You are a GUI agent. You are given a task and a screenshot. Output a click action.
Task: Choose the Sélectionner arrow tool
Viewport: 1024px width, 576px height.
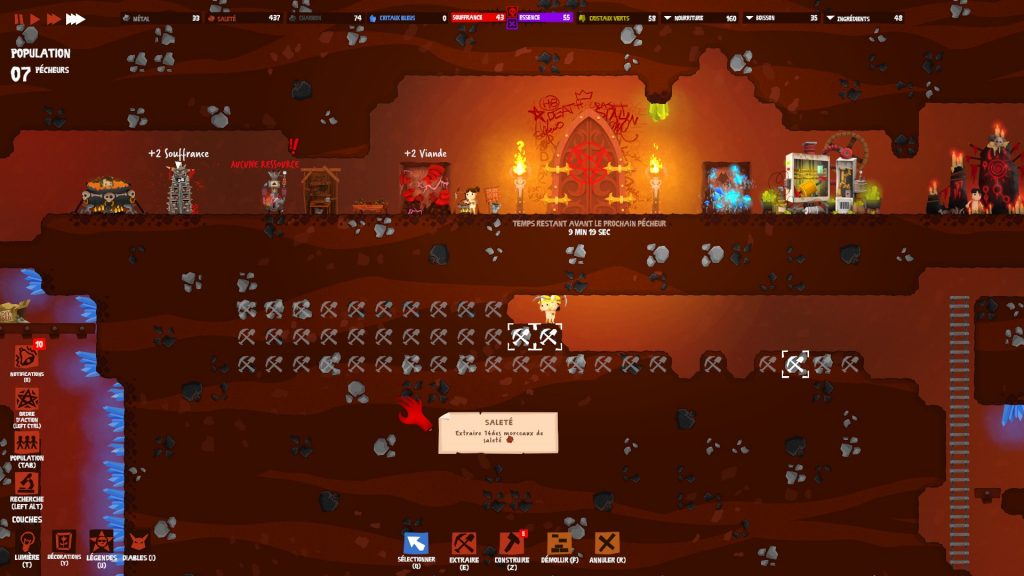(416, 543)
